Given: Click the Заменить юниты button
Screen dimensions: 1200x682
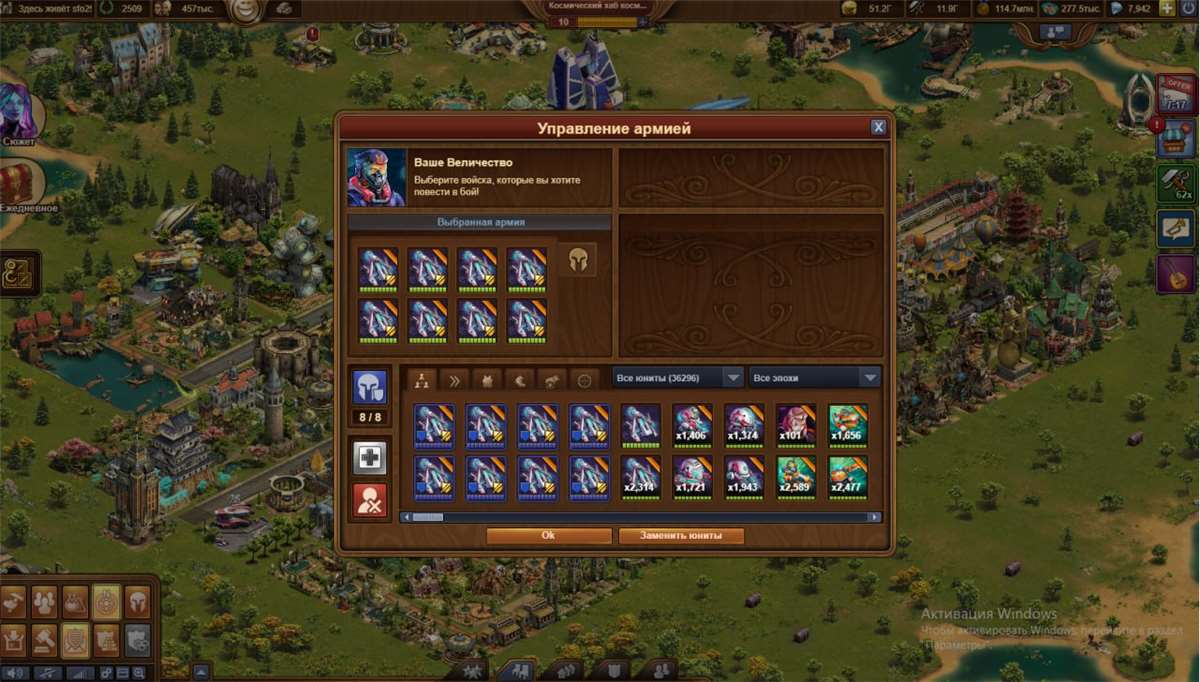Looking at the screenshot, I should 681,536.
